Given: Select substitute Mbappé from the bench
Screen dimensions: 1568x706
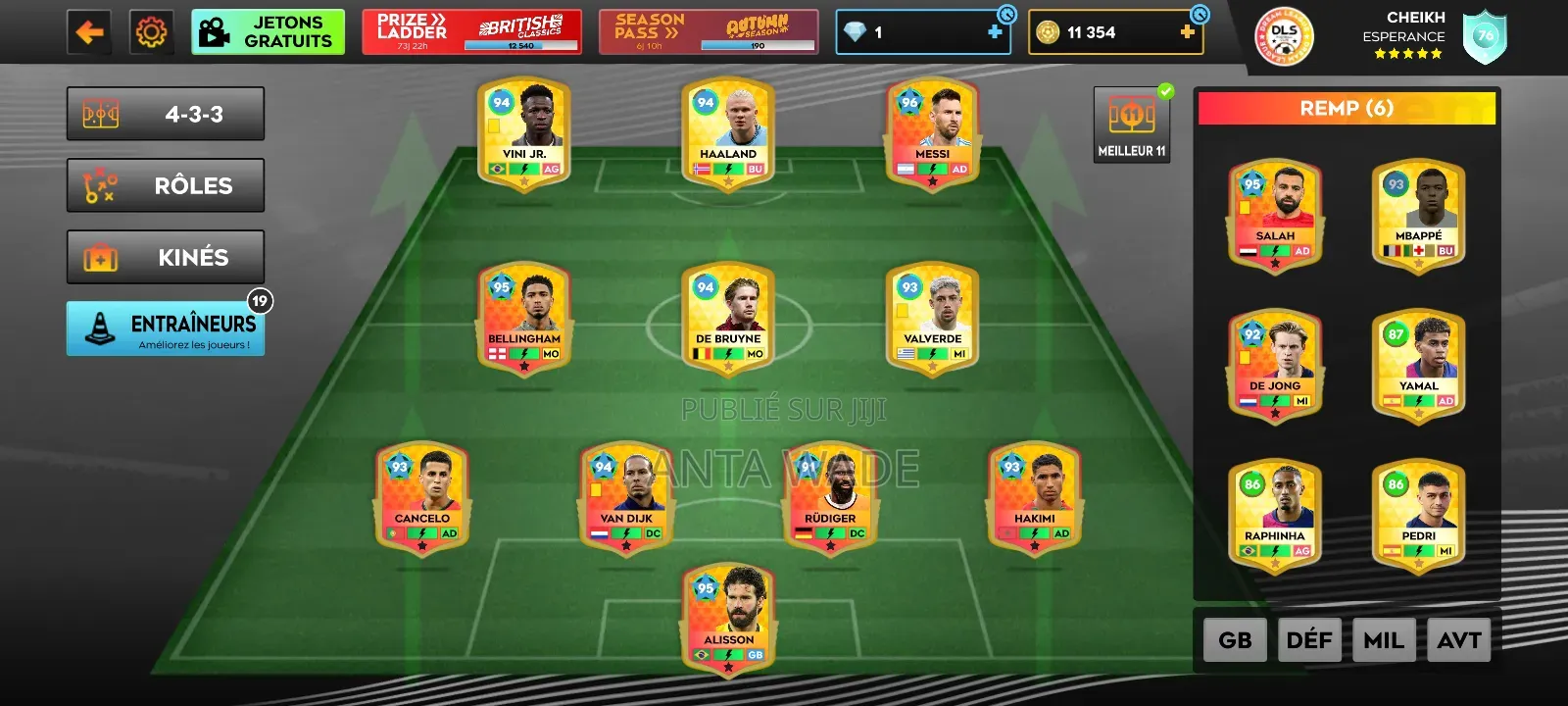Looking at the screenshot, I should [1418, 214].
